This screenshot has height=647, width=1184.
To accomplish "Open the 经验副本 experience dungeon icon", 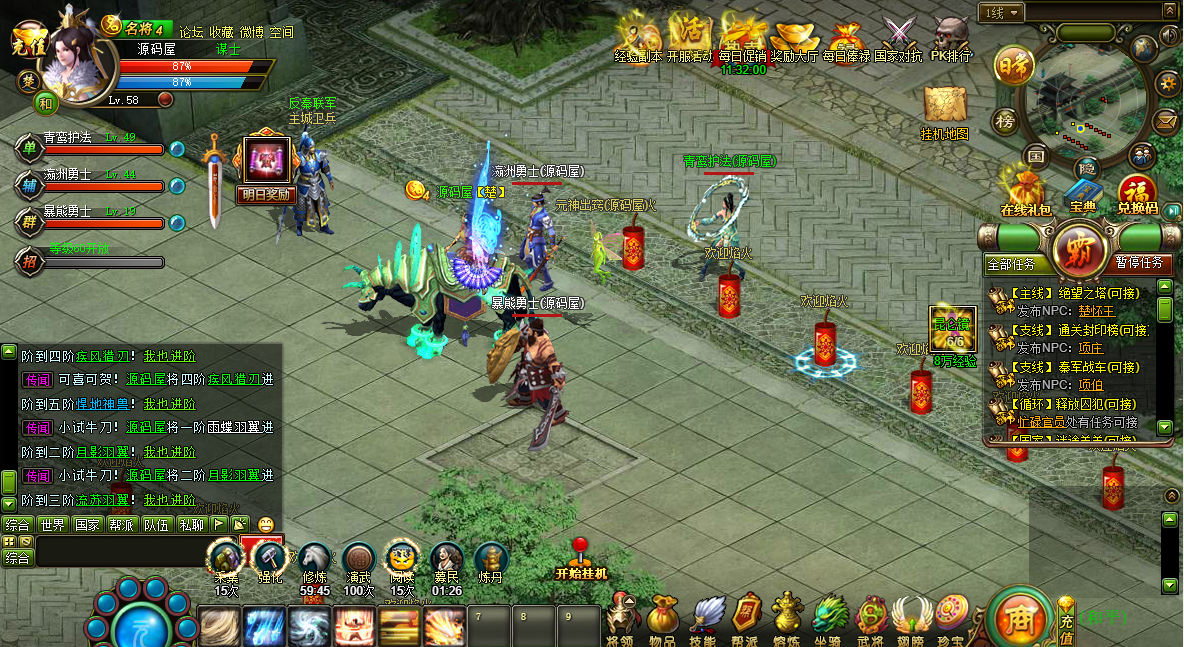I will point(637,36).
